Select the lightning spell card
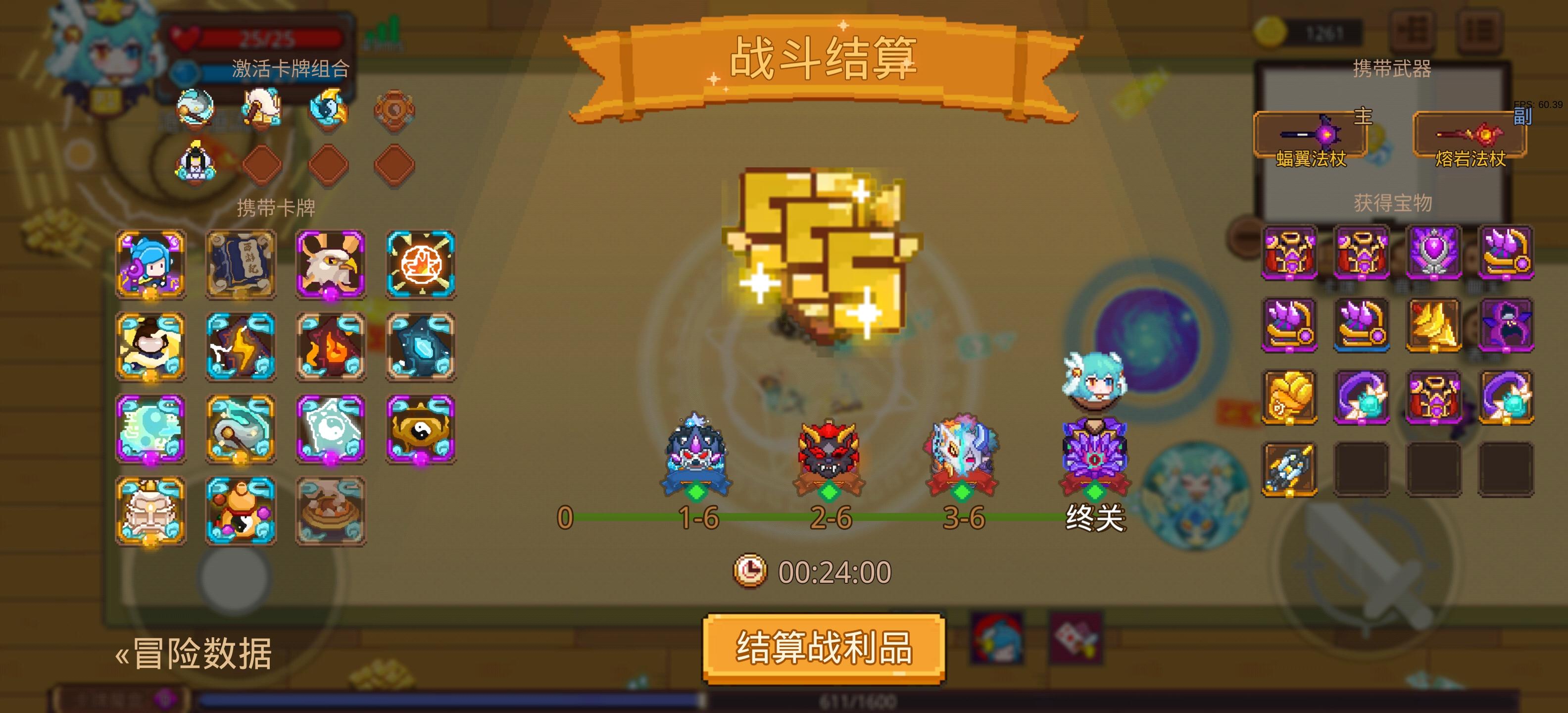 [240, 347]
